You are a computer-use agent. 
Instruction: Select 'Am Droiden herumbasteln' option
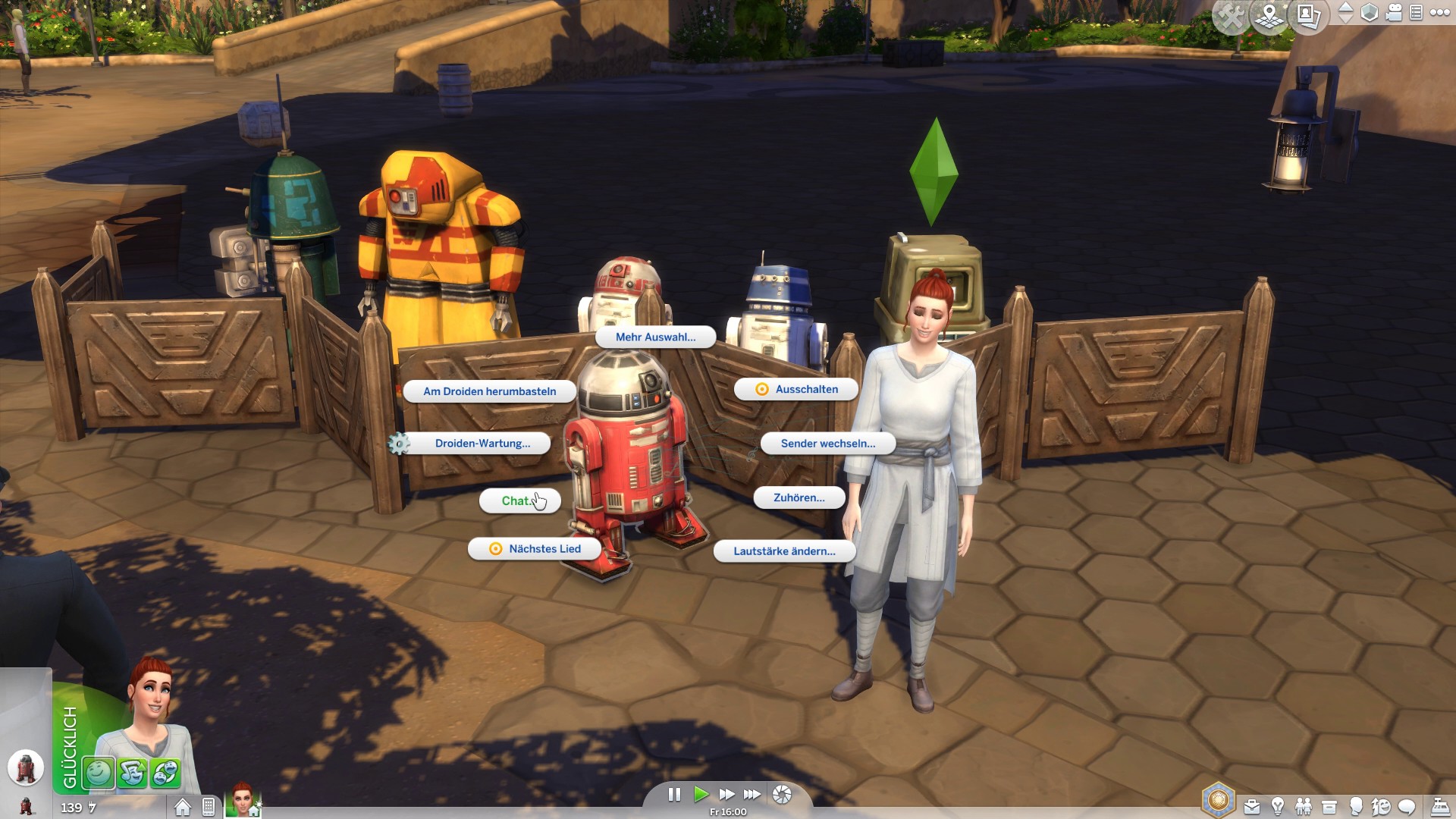(489, 391)
